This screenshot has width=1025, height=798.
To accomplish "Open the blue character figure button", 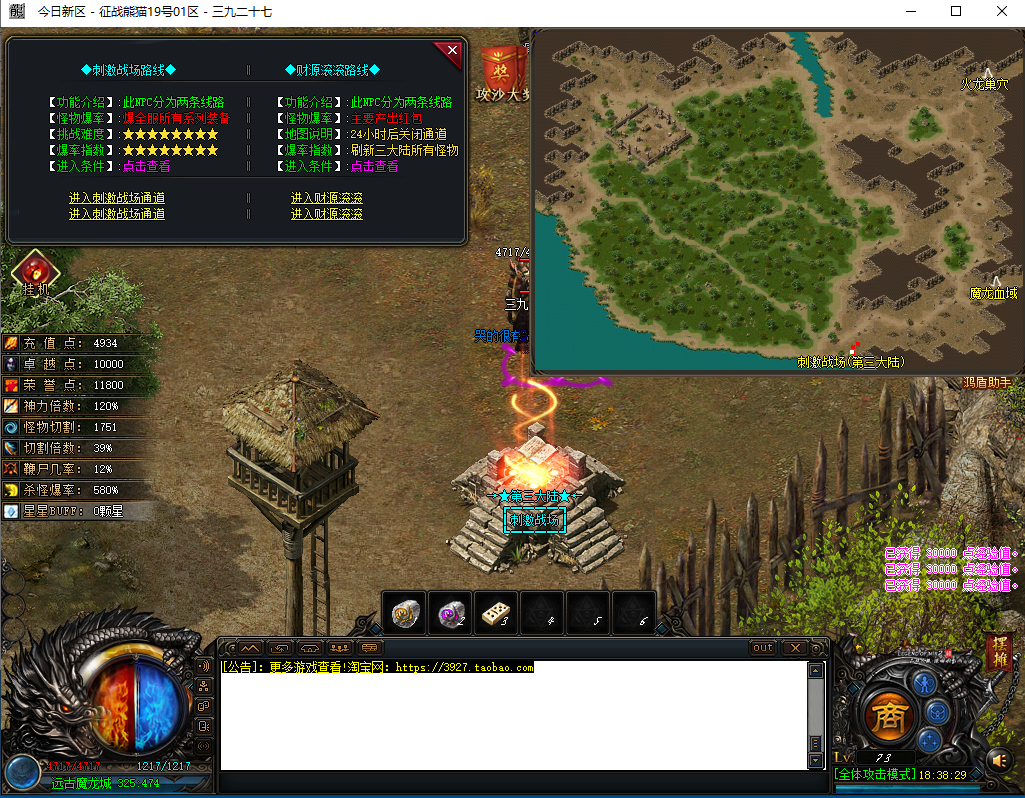I will (923, 683).
